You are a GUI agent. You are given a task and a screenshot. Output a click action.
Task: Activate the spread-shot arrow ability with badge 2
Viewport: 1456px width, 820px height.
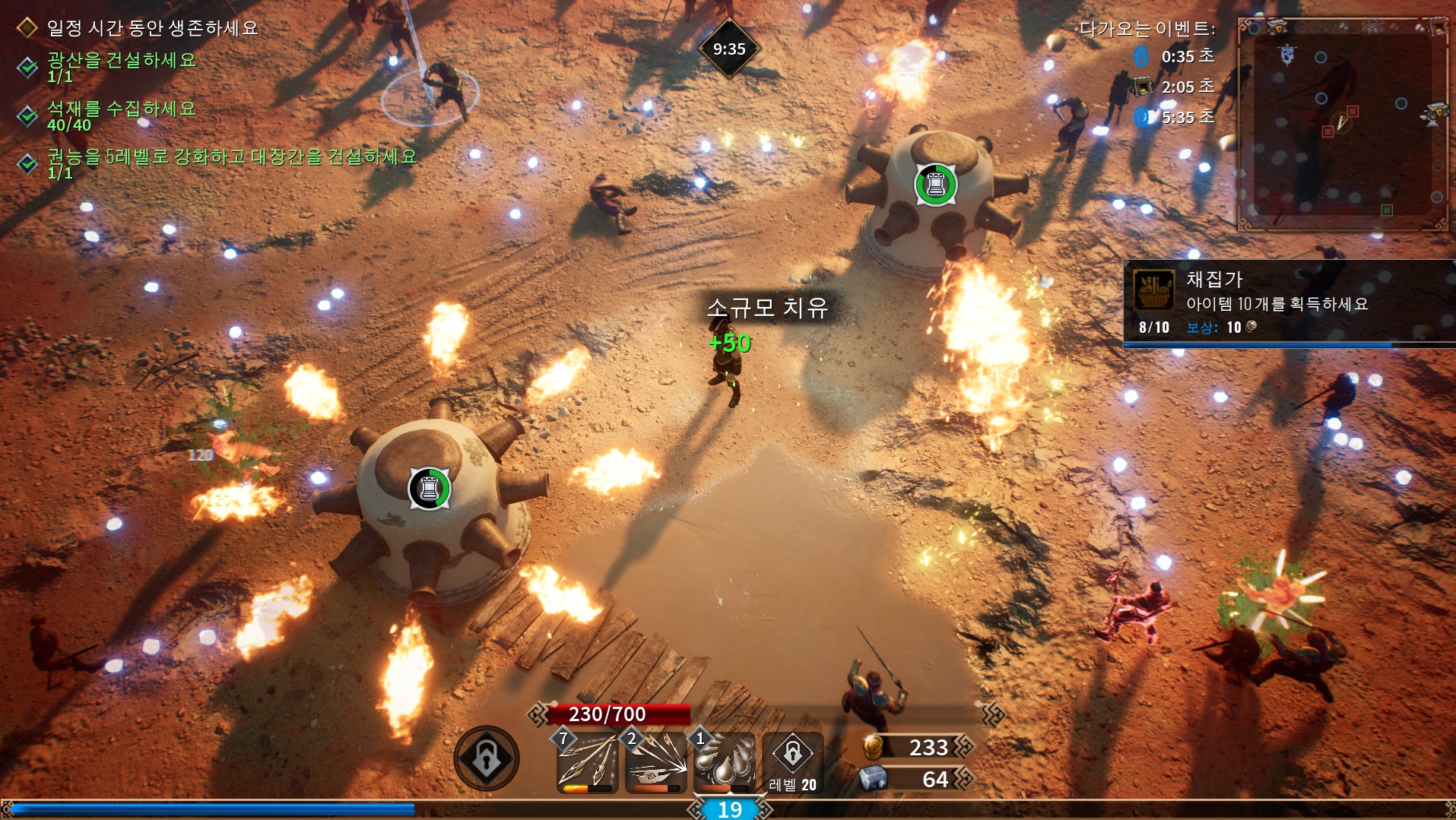click(x=655, y=762)
